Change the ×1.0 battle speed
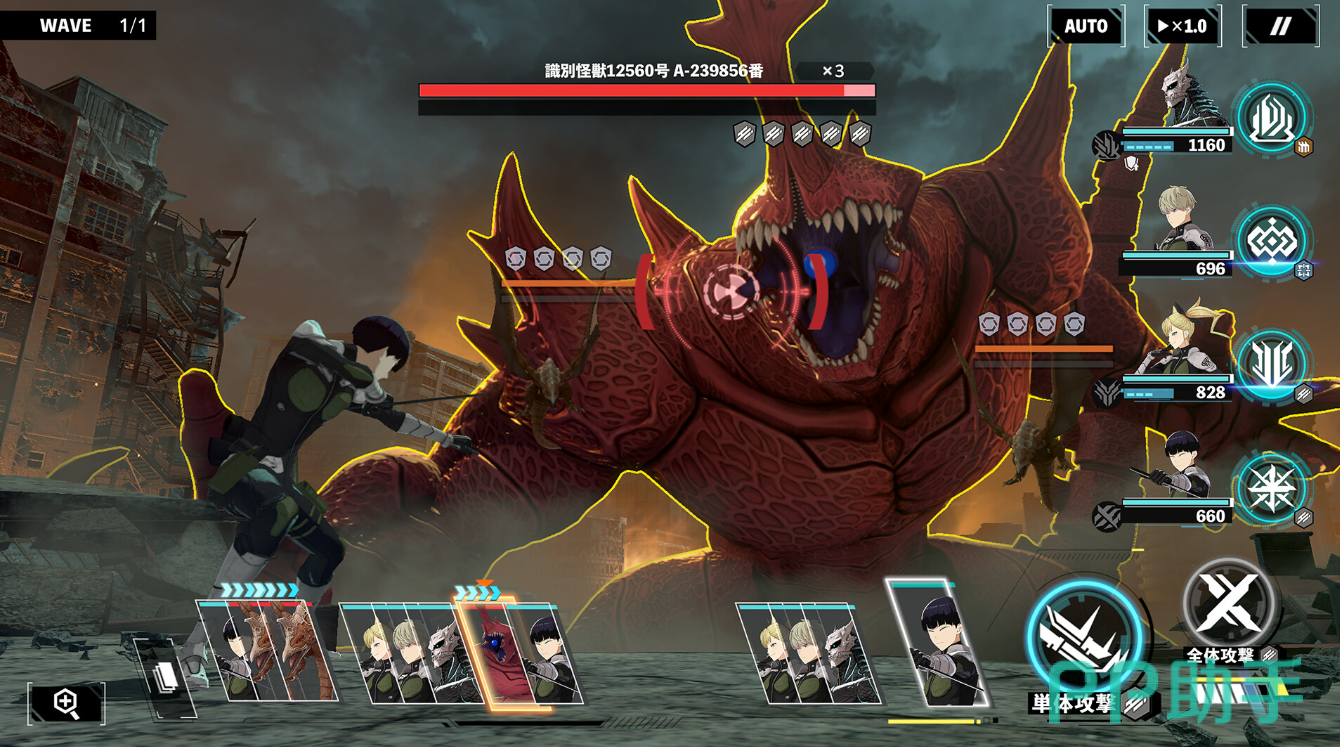The width and height of the screenshot is (1340, 747). click(x=1182, y=26)
